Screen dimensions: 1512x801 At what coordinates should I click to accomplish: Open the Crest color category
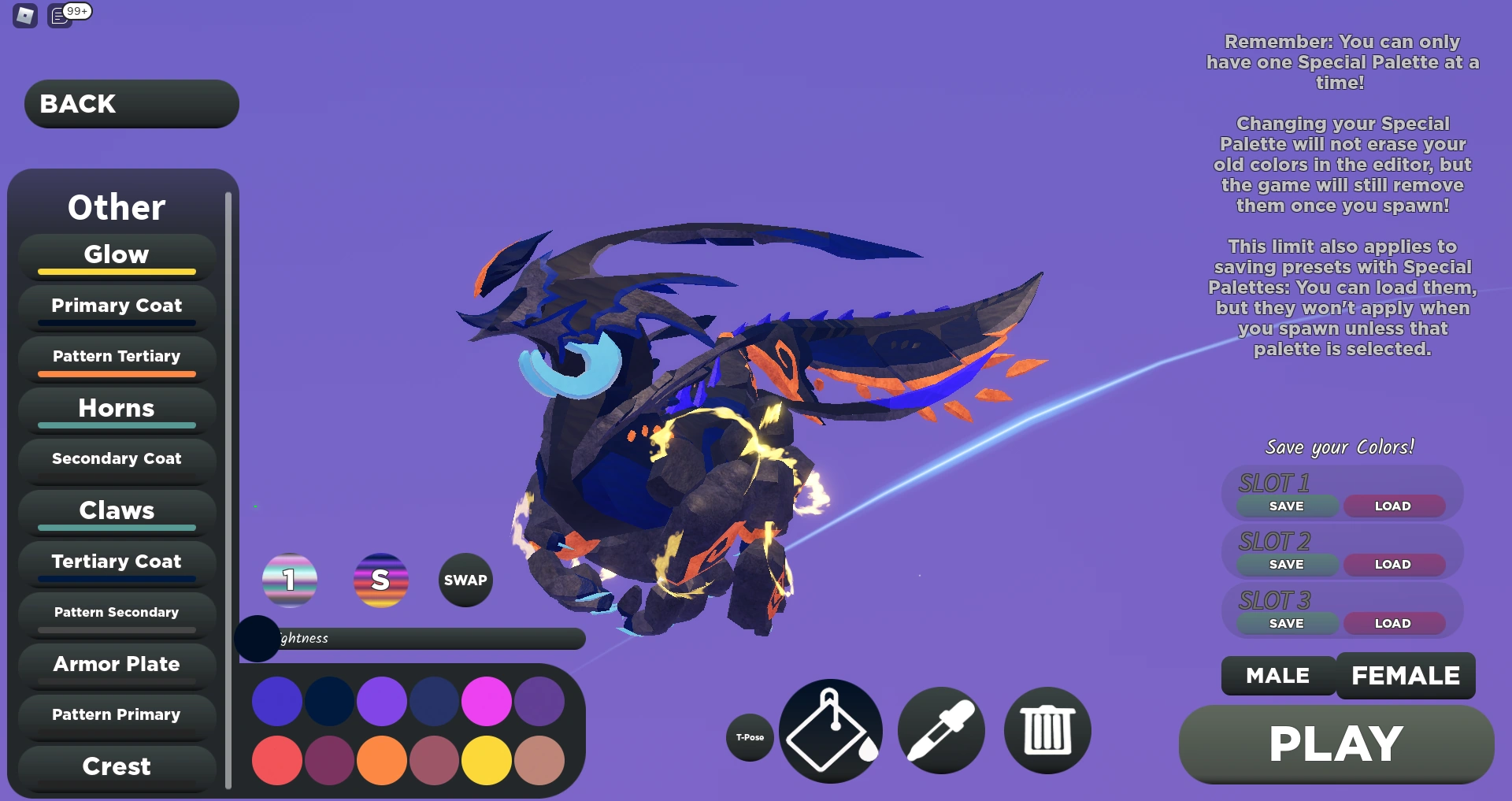click(115, 766)
